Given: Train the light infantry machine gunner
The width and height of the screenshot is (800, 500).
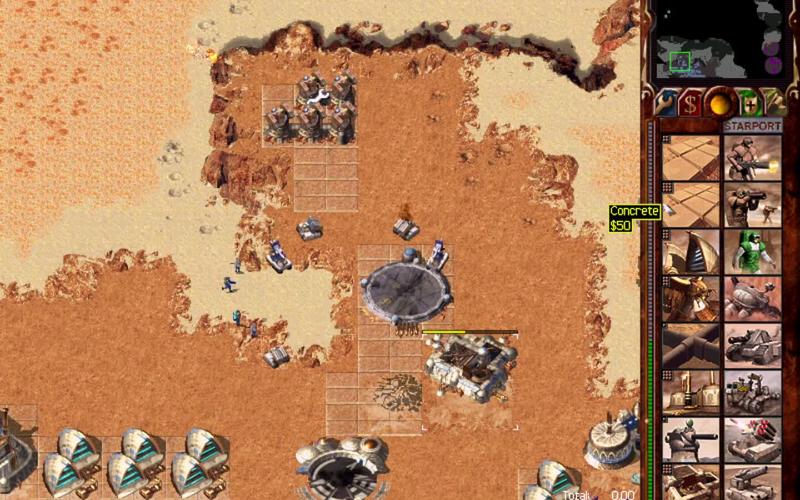Looking at the screenshot, I should coord(752,157).
